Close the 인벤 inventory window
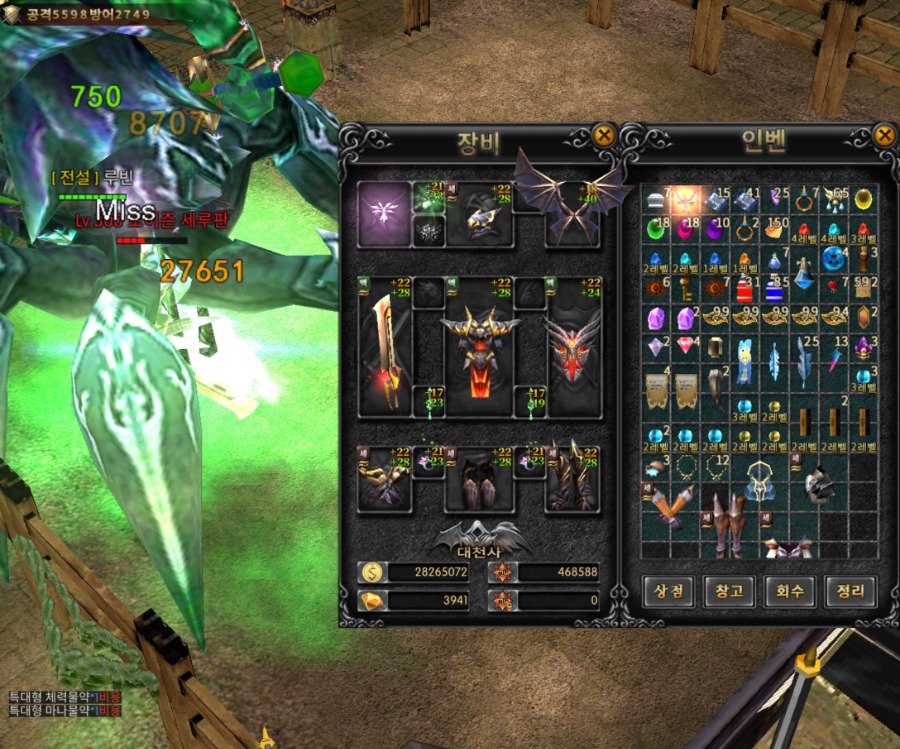900x749 pixels. [x=883, y=135]
